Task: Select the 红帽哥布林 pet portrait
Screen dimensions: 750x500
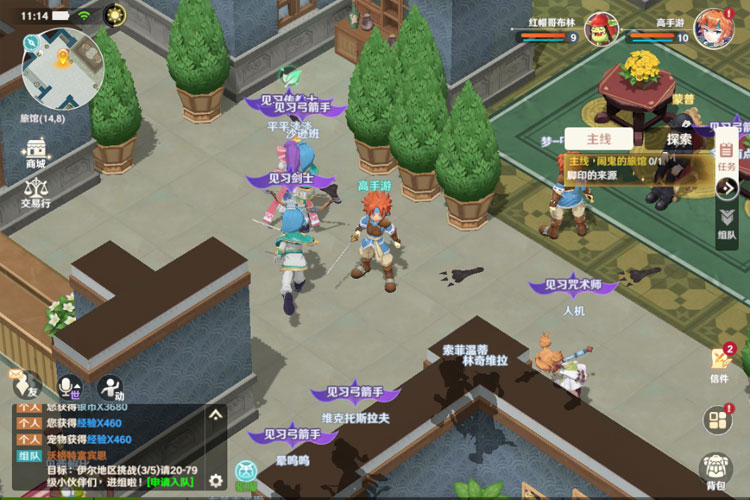Action: pyautogui.click(x=599, y=27)
